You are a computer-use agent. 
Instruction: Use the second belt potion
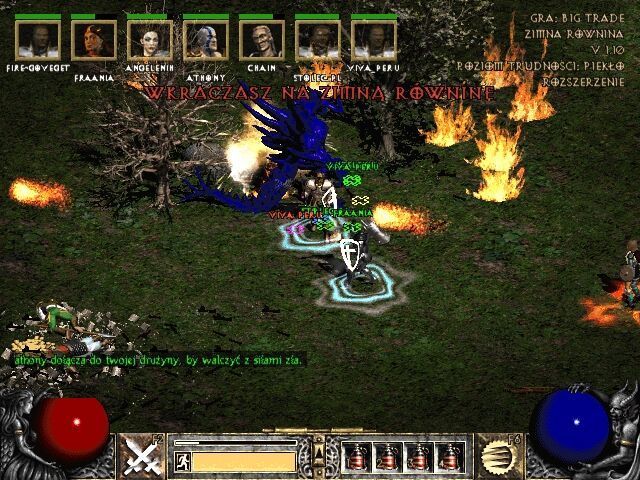pyautogui.click(x=388, y=457)
